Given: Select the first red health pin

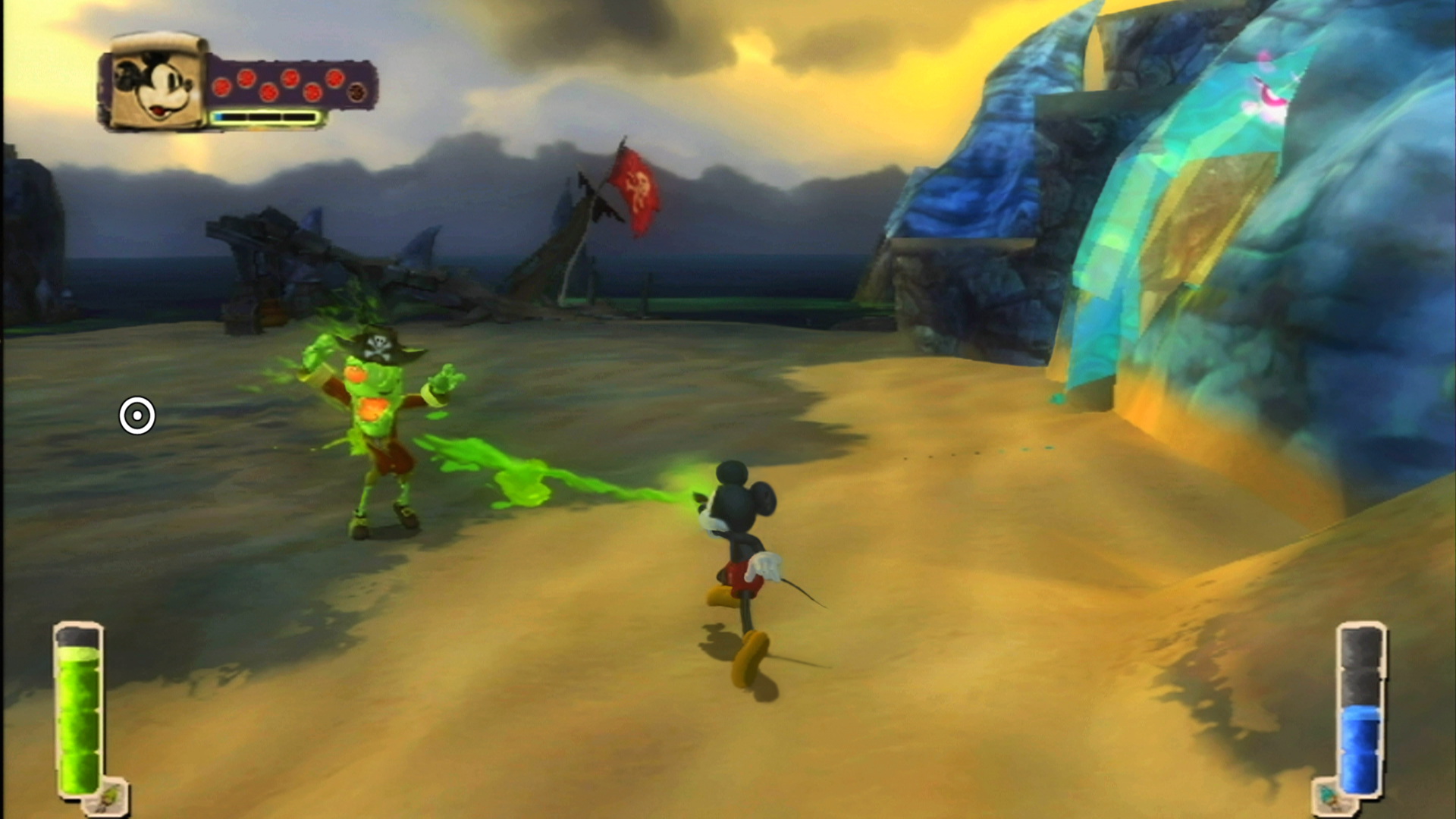Looking at the screenshot, I should (x=222, y=87).
